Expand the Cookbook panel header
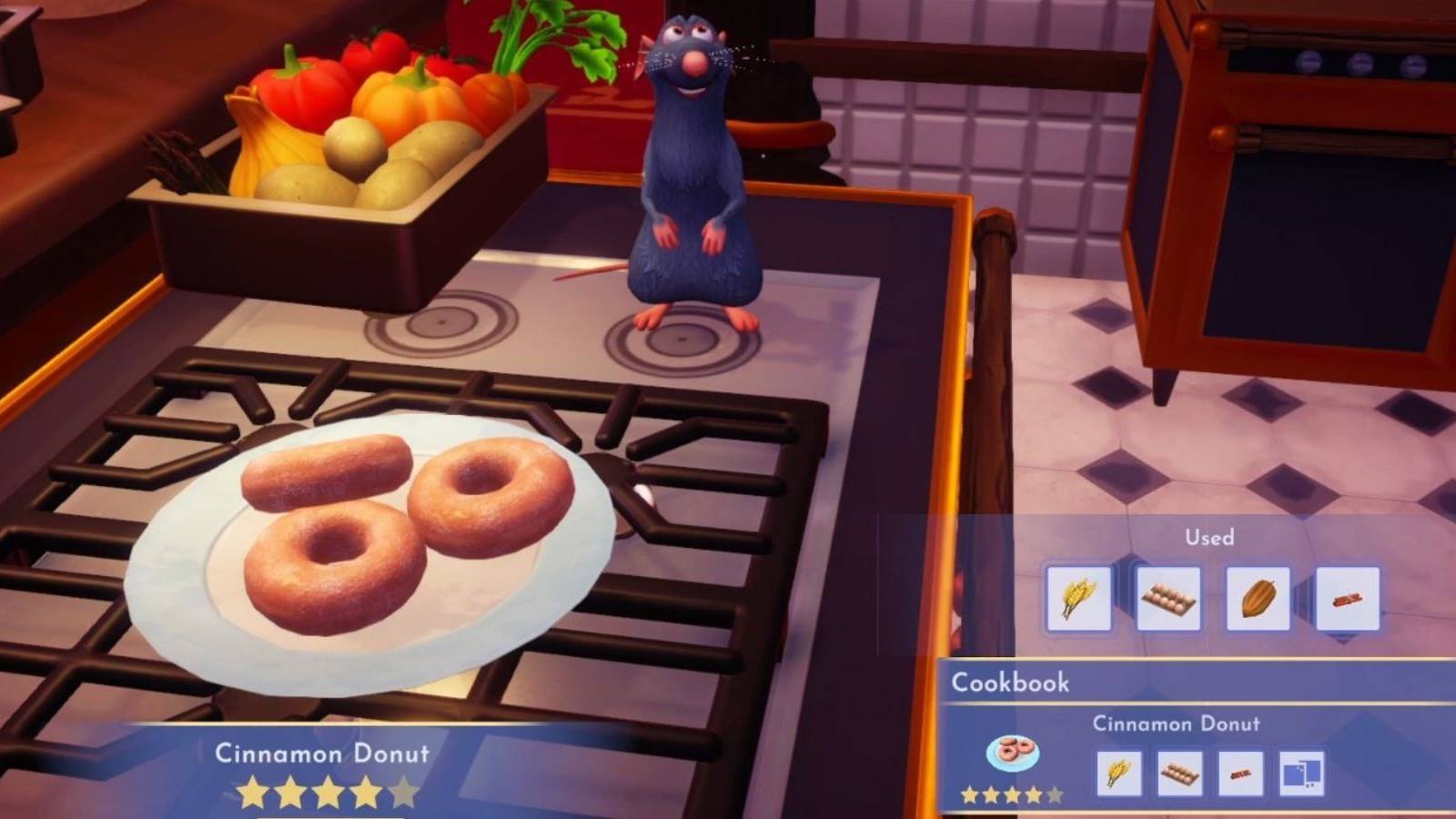This screenshot has width=1456, height=819. (1010, 683)
